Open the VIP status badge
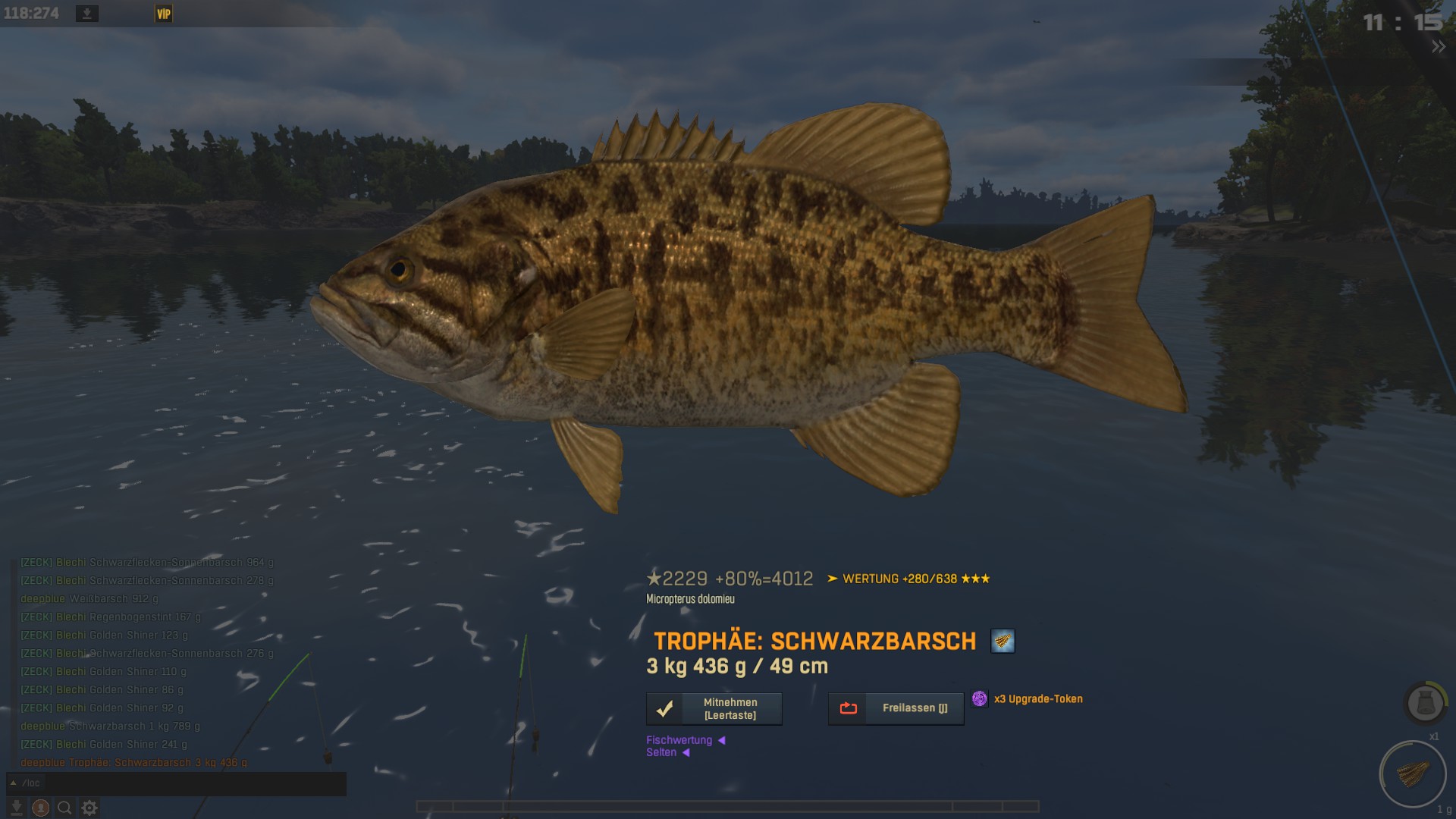This screenshot has width=1456, height=819. click(164, 14)
